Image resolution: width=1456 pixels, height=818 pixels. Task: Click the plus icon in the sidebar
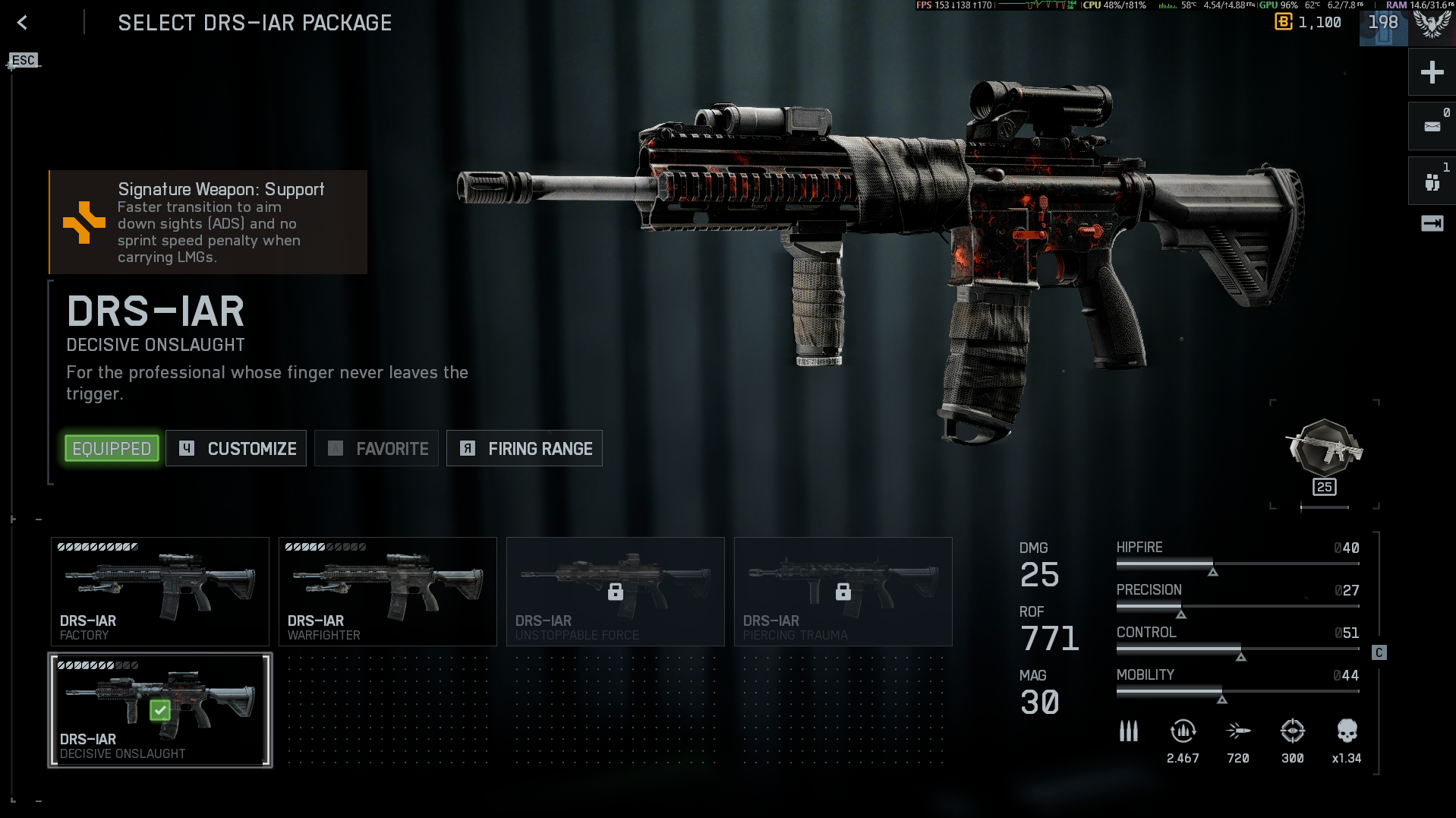[1432, 73]
